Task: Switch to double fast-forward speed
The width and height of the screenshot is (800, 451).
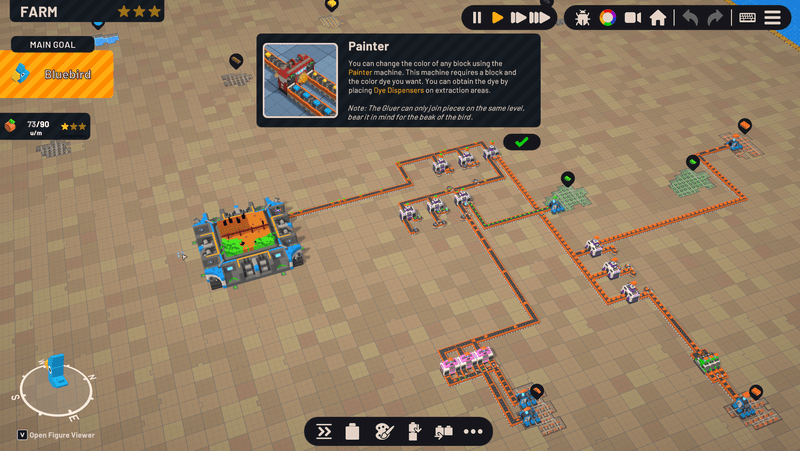Action: [518, 18]
